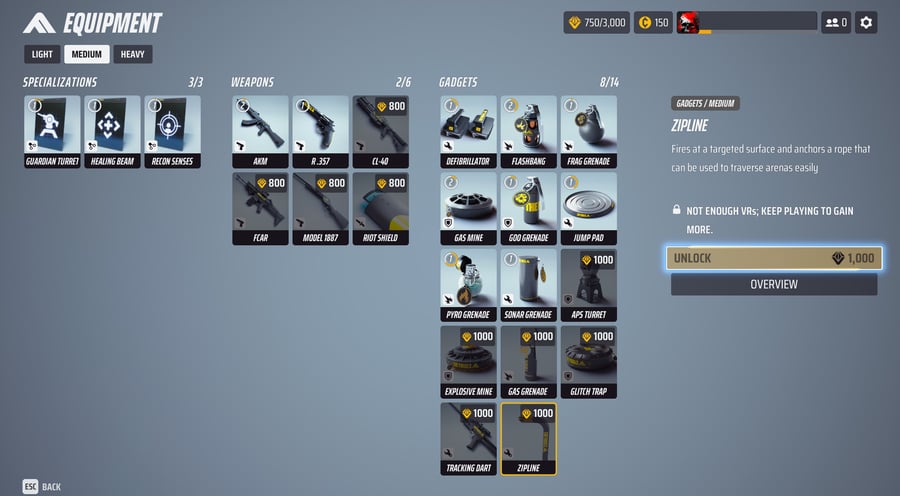
Task: Pick the Recon Senses specialization
Action: tap(172, 131)
